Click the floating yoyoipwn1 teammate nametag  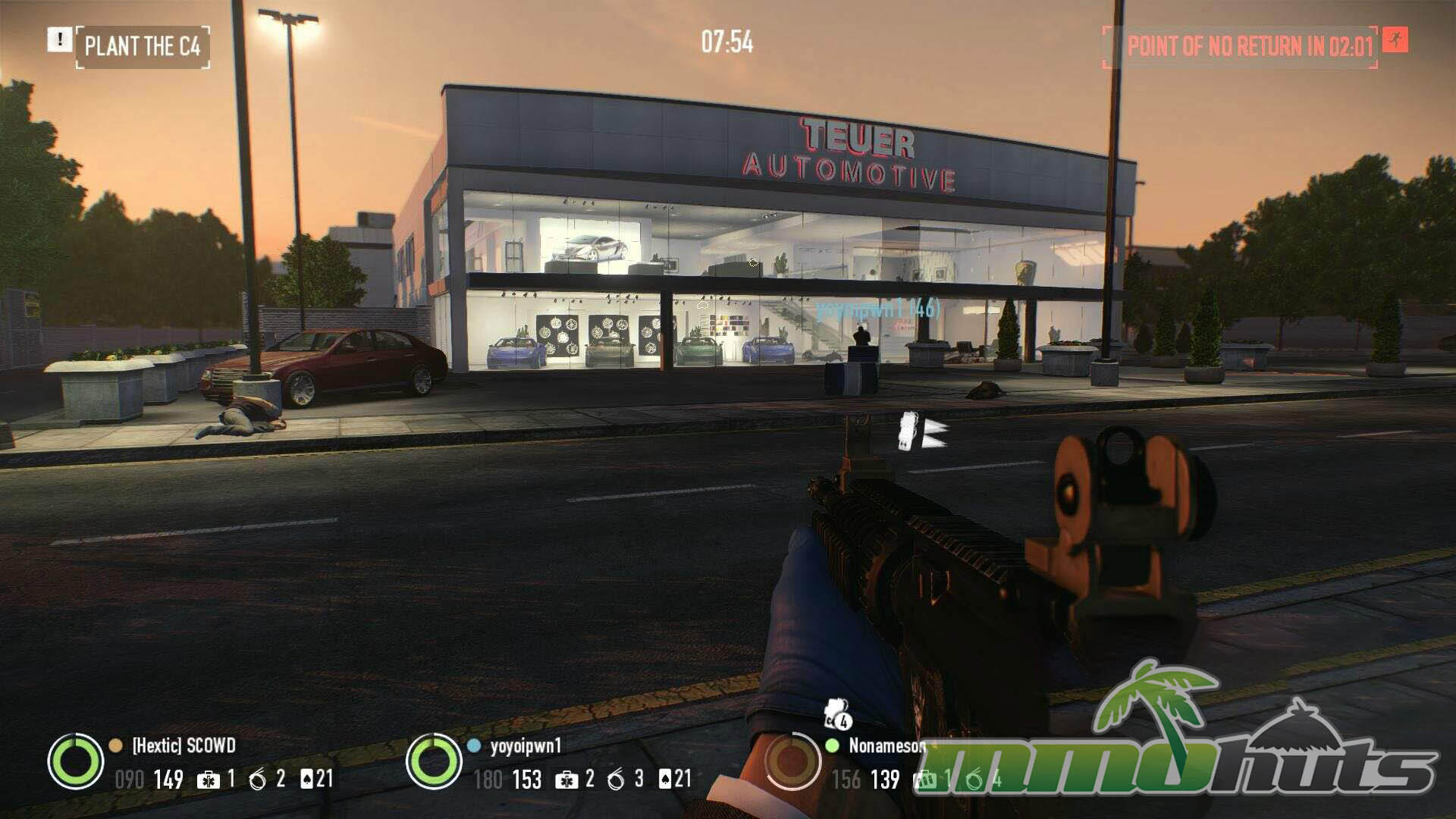(x=878, y=309)
